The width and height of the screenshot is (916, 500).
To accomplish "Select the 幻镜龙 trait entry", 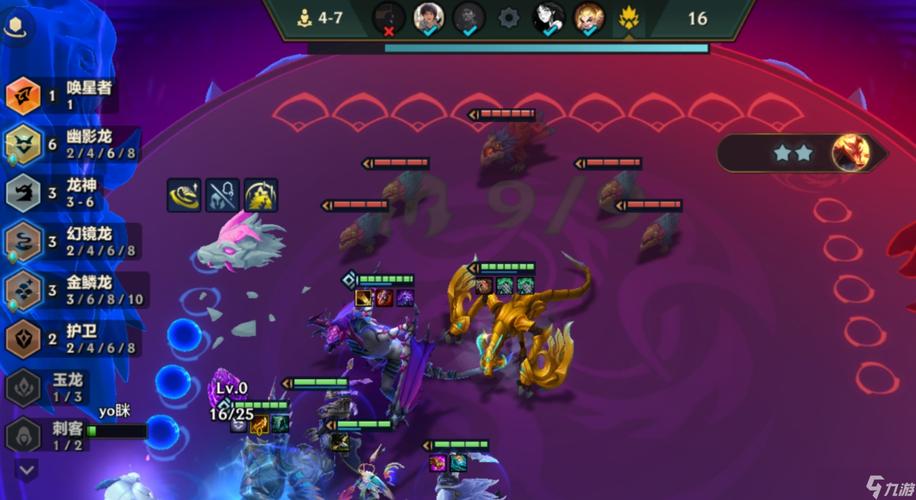I will 70,241.
